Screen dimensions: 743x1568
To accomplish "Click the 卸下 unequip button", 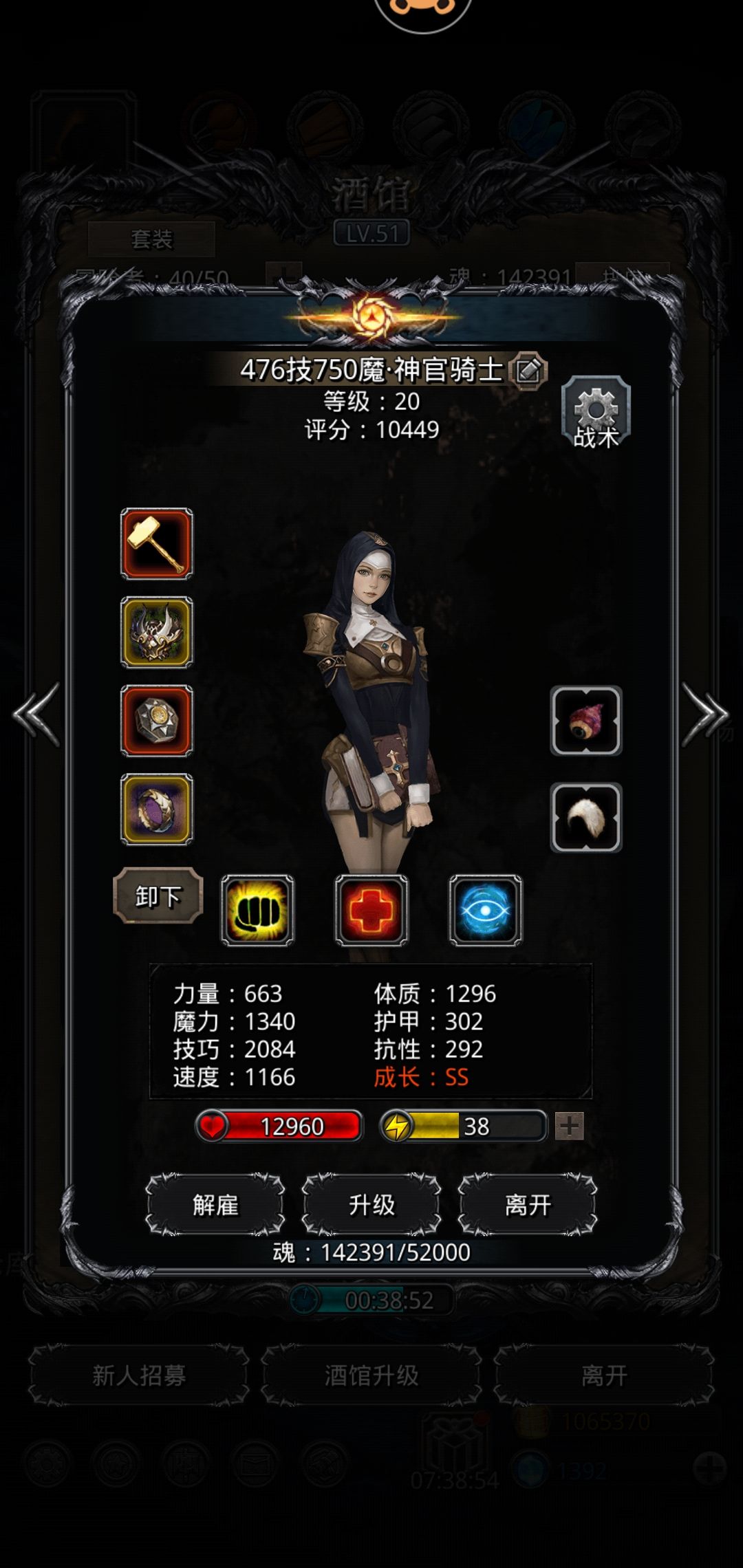I will pos(158,896).
